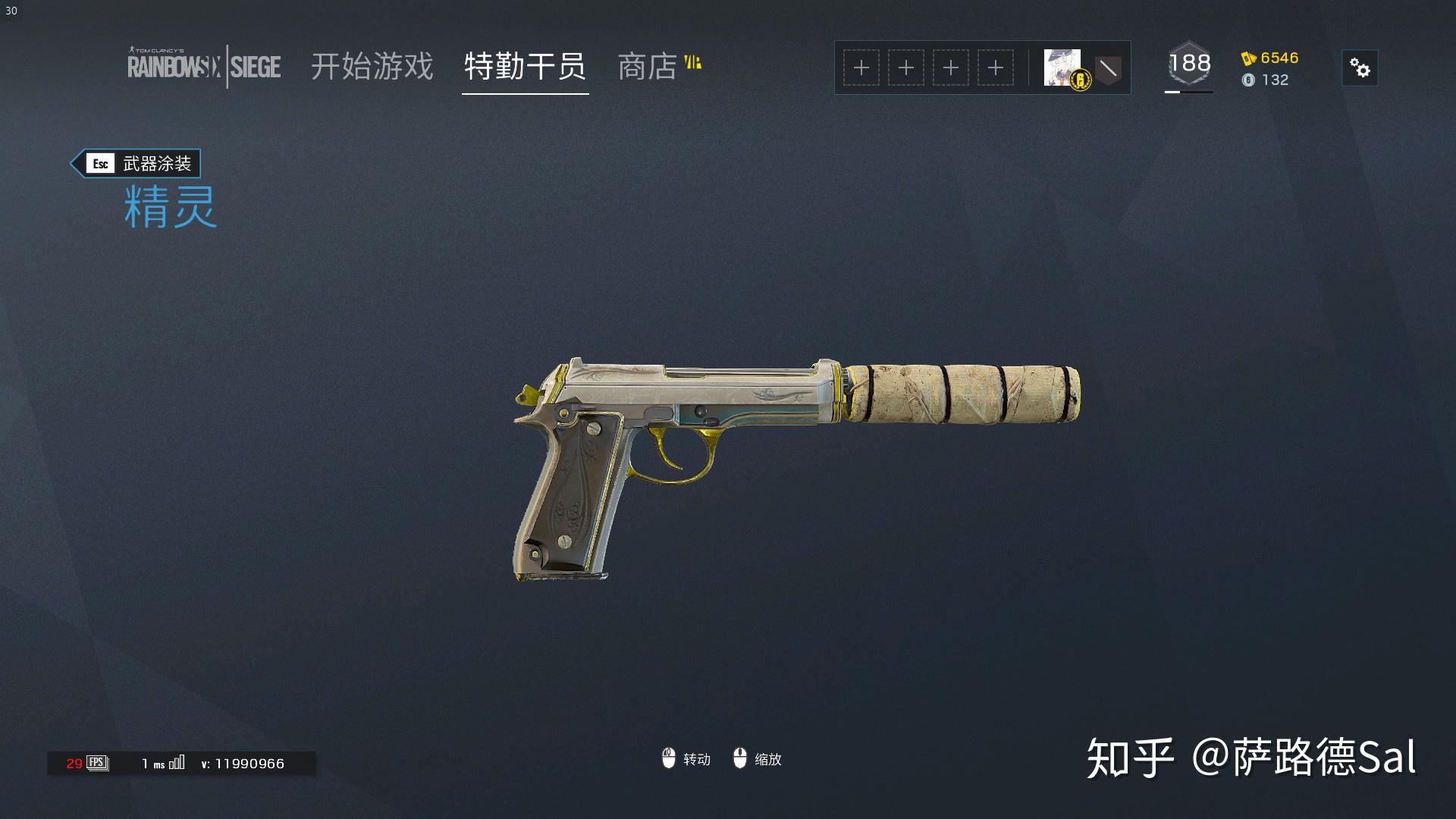The width and height of the screenshot is (1456, 819).
Task: Click the Rainbow Six Siege logo
Action: [x=204, y=67]
